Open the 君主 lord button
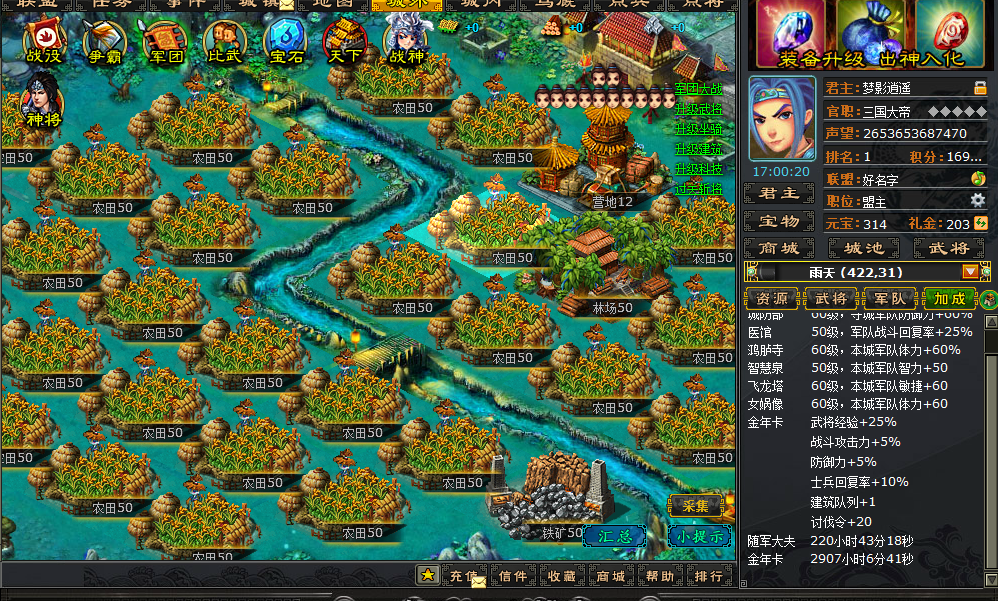The height and width of the screenshot is (601, 998). [780, 194]
